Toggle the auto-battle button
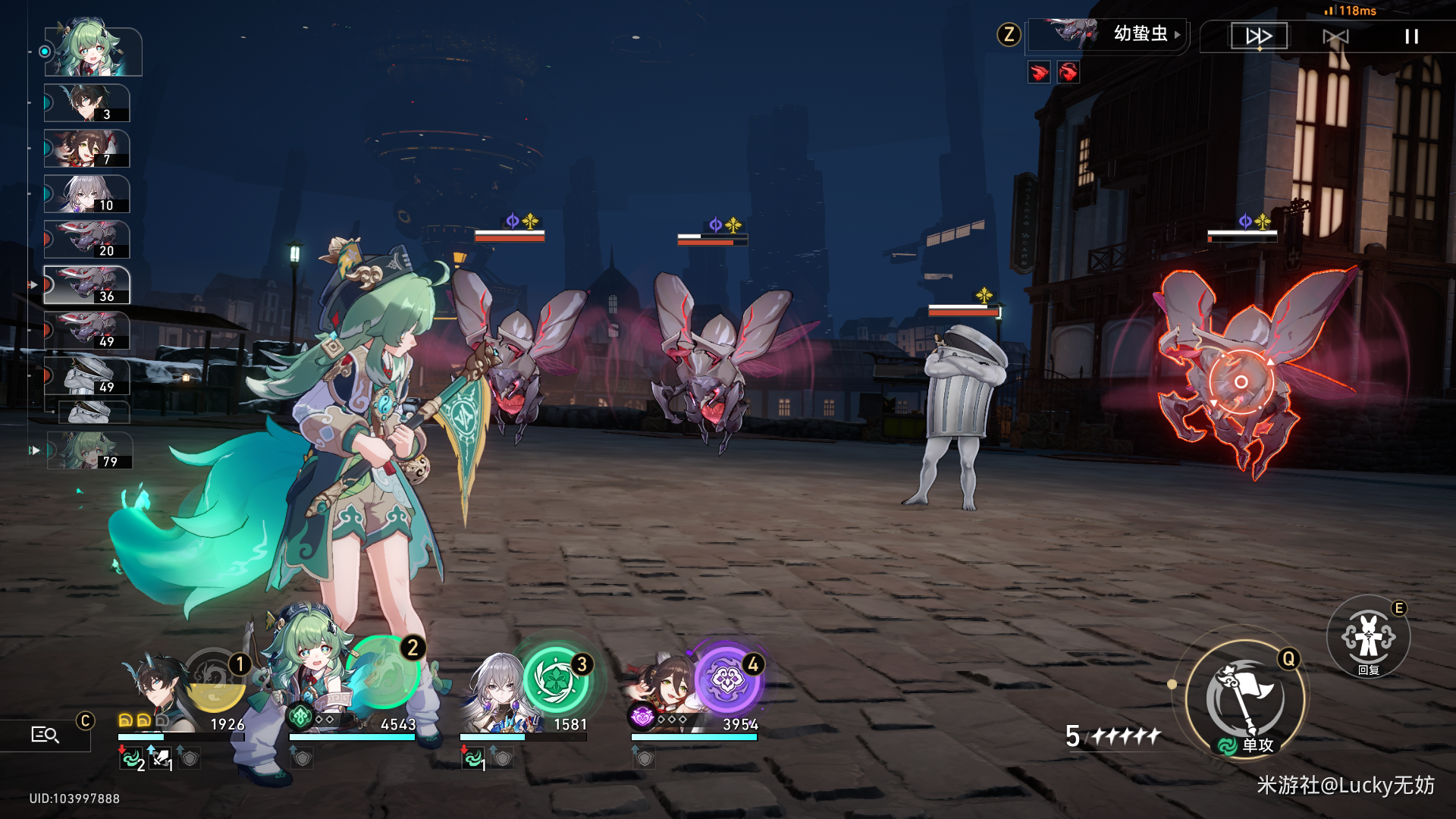Viewport: 1456px width, 819px height. point(1335,36)
